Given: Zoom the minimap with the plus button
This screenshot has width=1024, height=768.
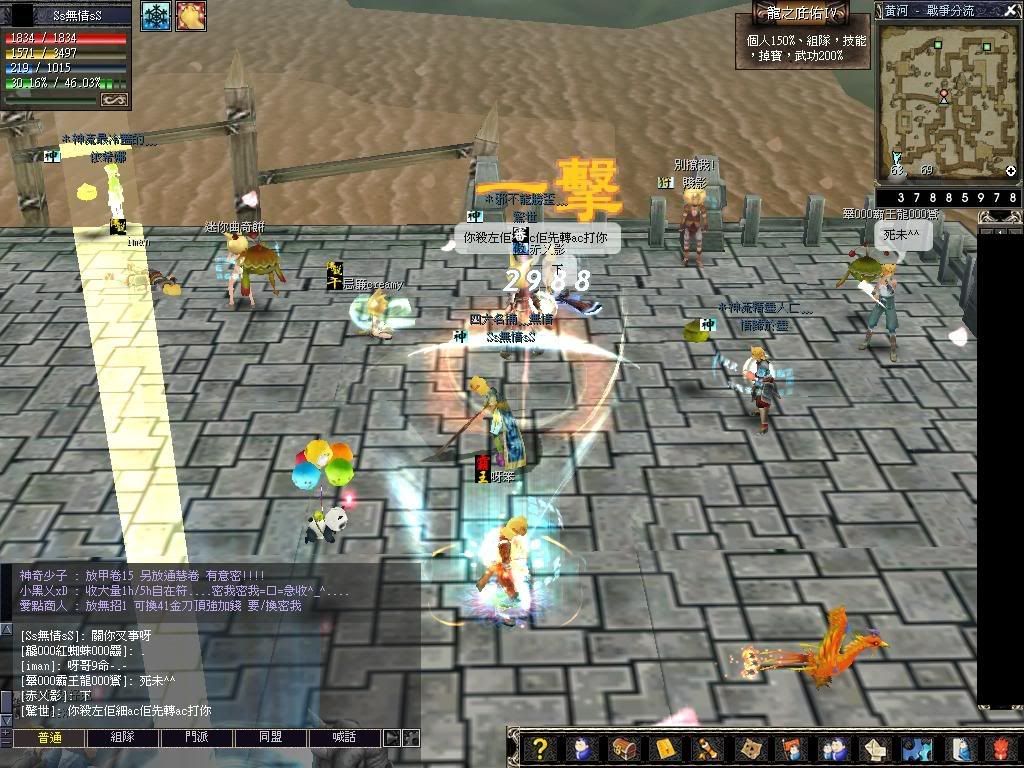Looking at the screenshot, I should [x=1010, y=171].
